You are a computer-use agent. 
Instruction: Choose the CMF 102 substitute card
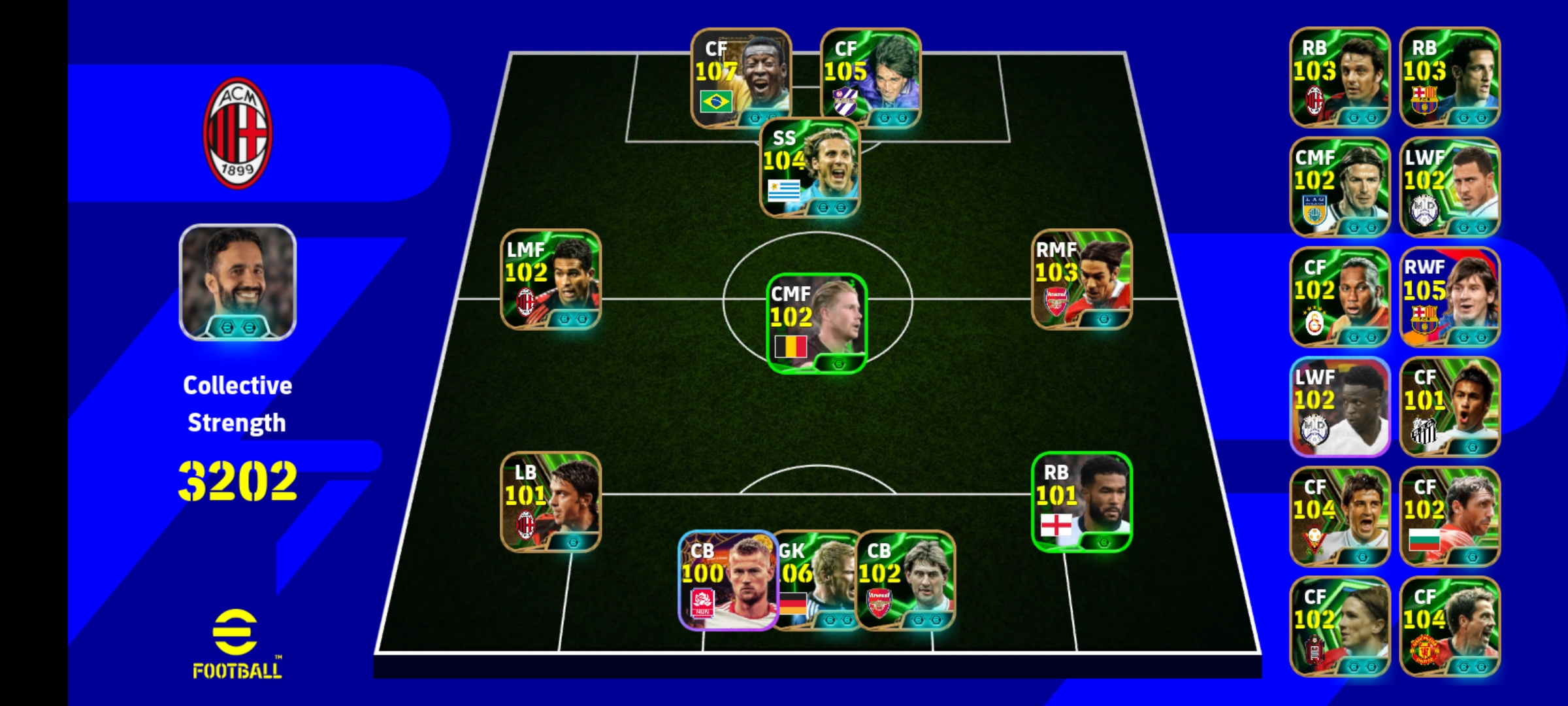click(x=1339, y=188)
